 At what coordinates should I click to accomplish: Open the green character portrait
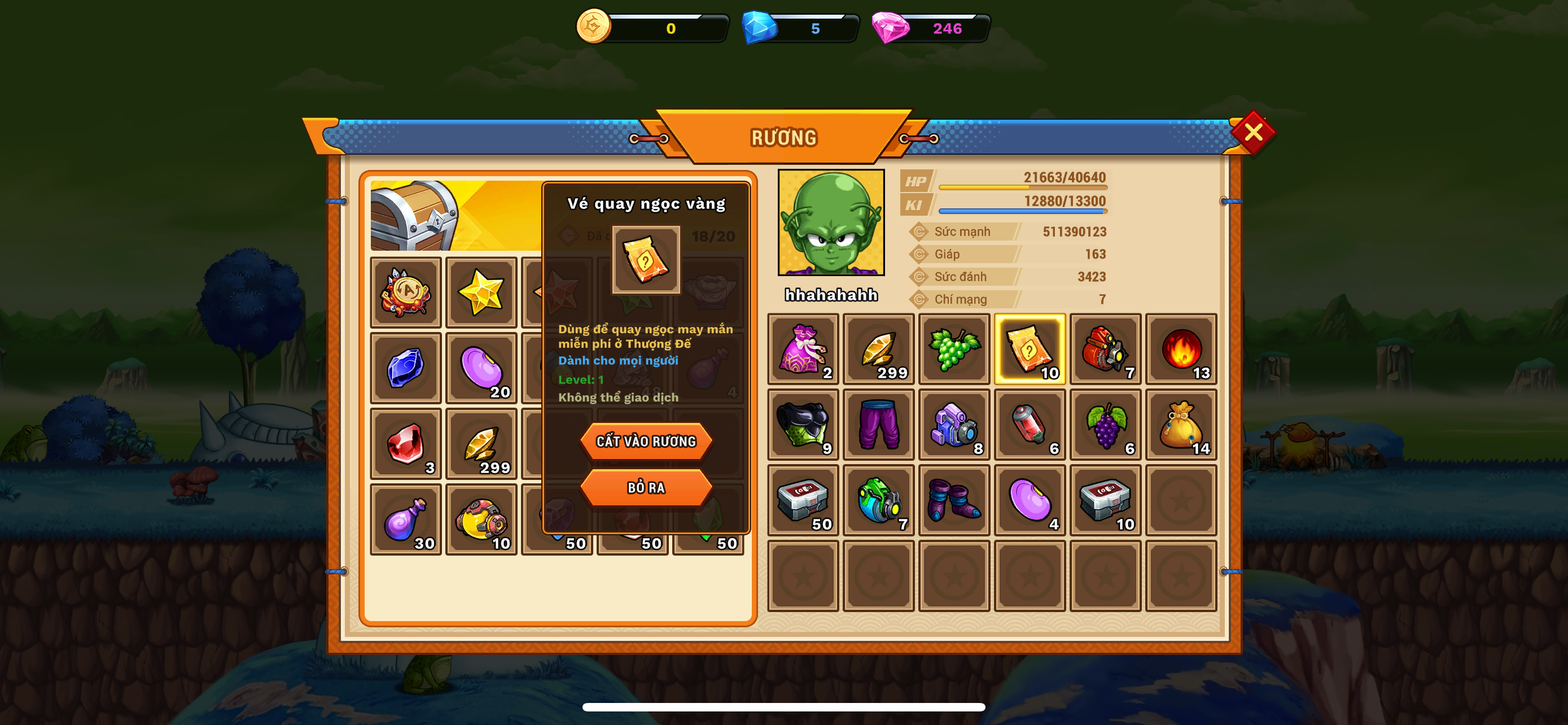(x=831, y=223)
